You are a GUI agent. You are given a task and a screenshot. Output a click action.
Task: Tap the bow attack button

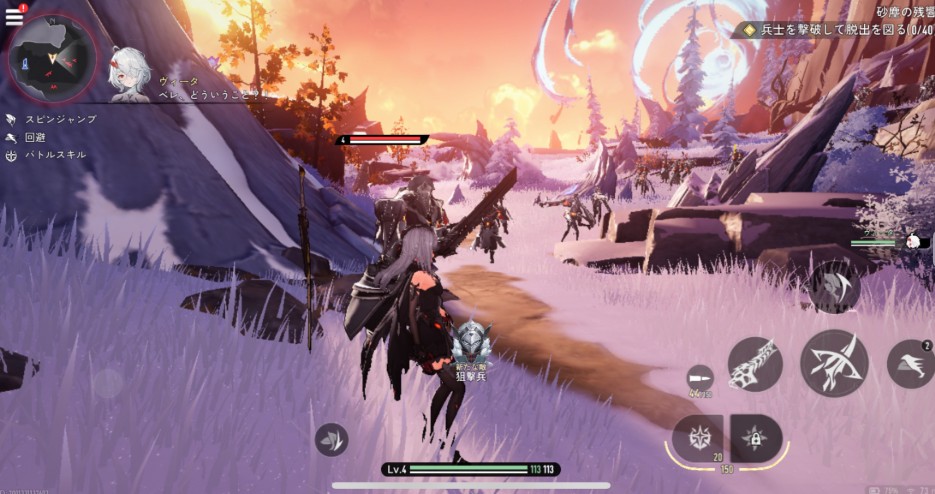[833, 363]
